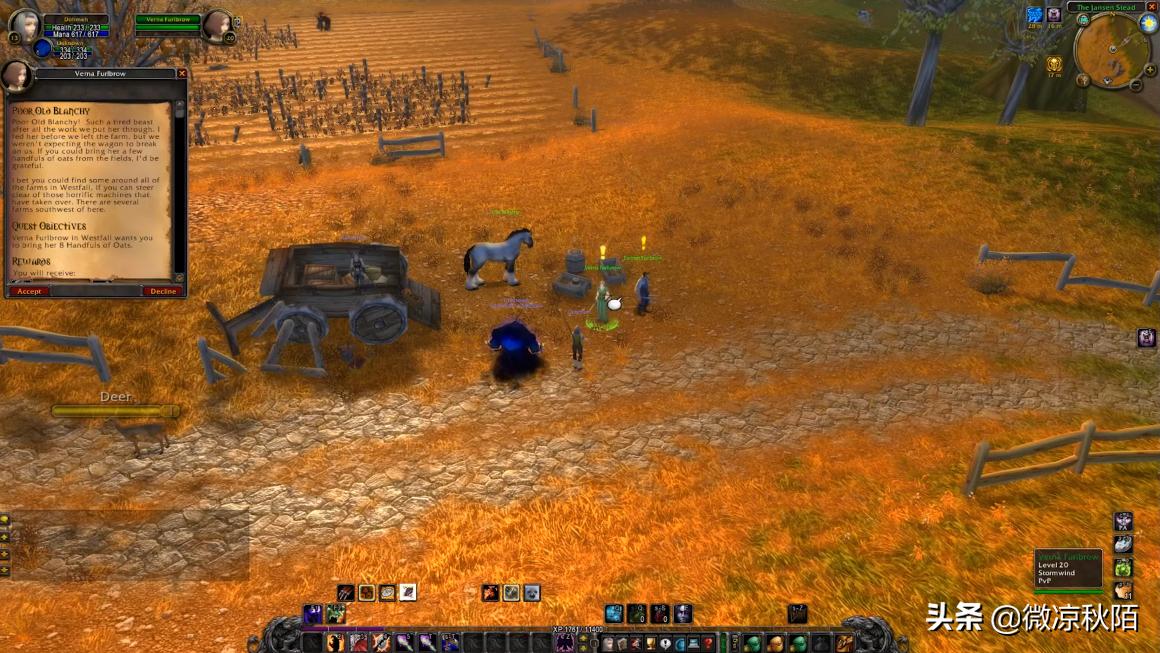Click Verna Furlbrow's target portrait
The width and height of the screenshot is (1160, 653).
pyautogui.click(x=217, y=25)
